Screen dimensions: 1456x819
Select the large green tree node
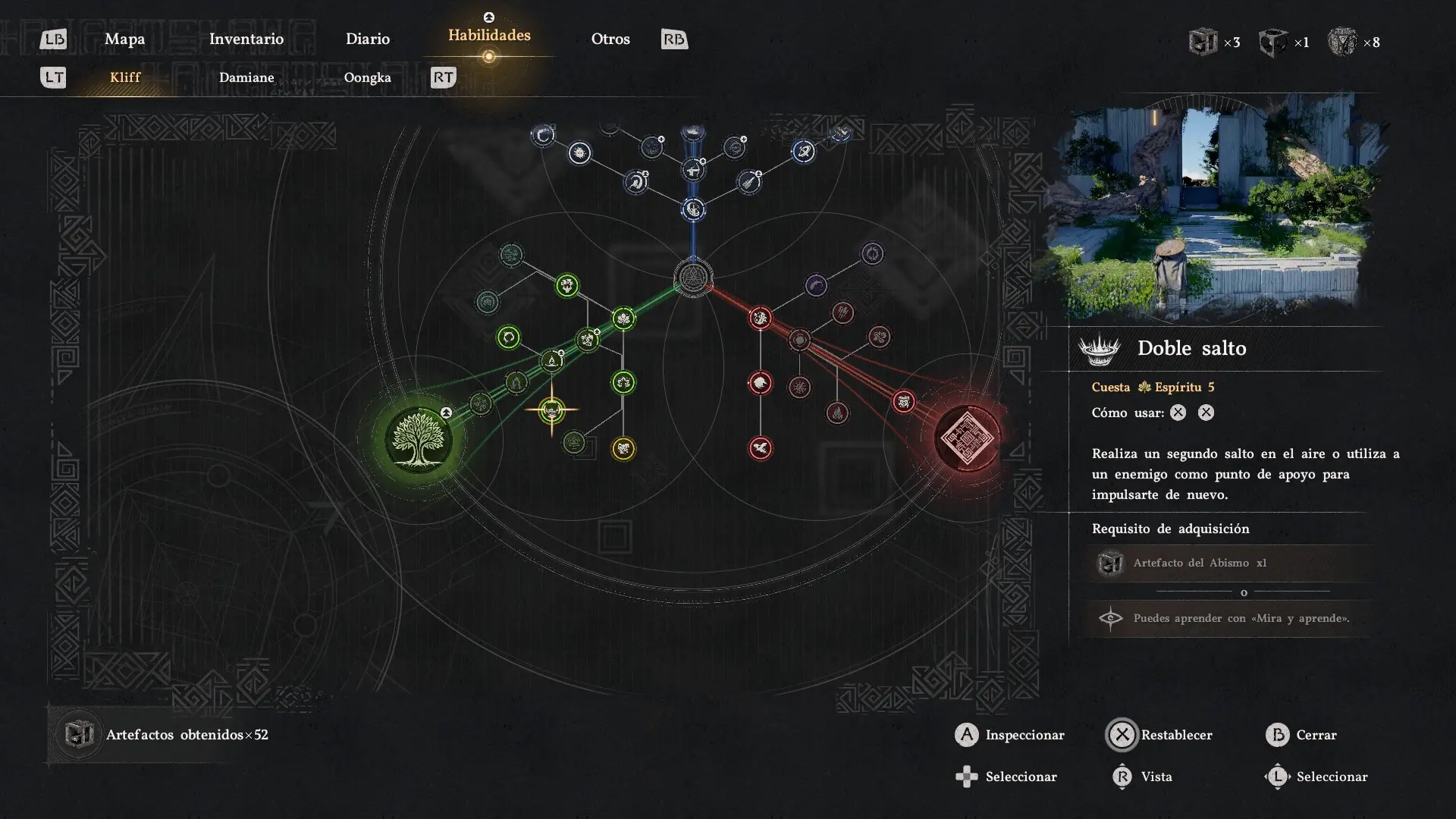point(419,439)
